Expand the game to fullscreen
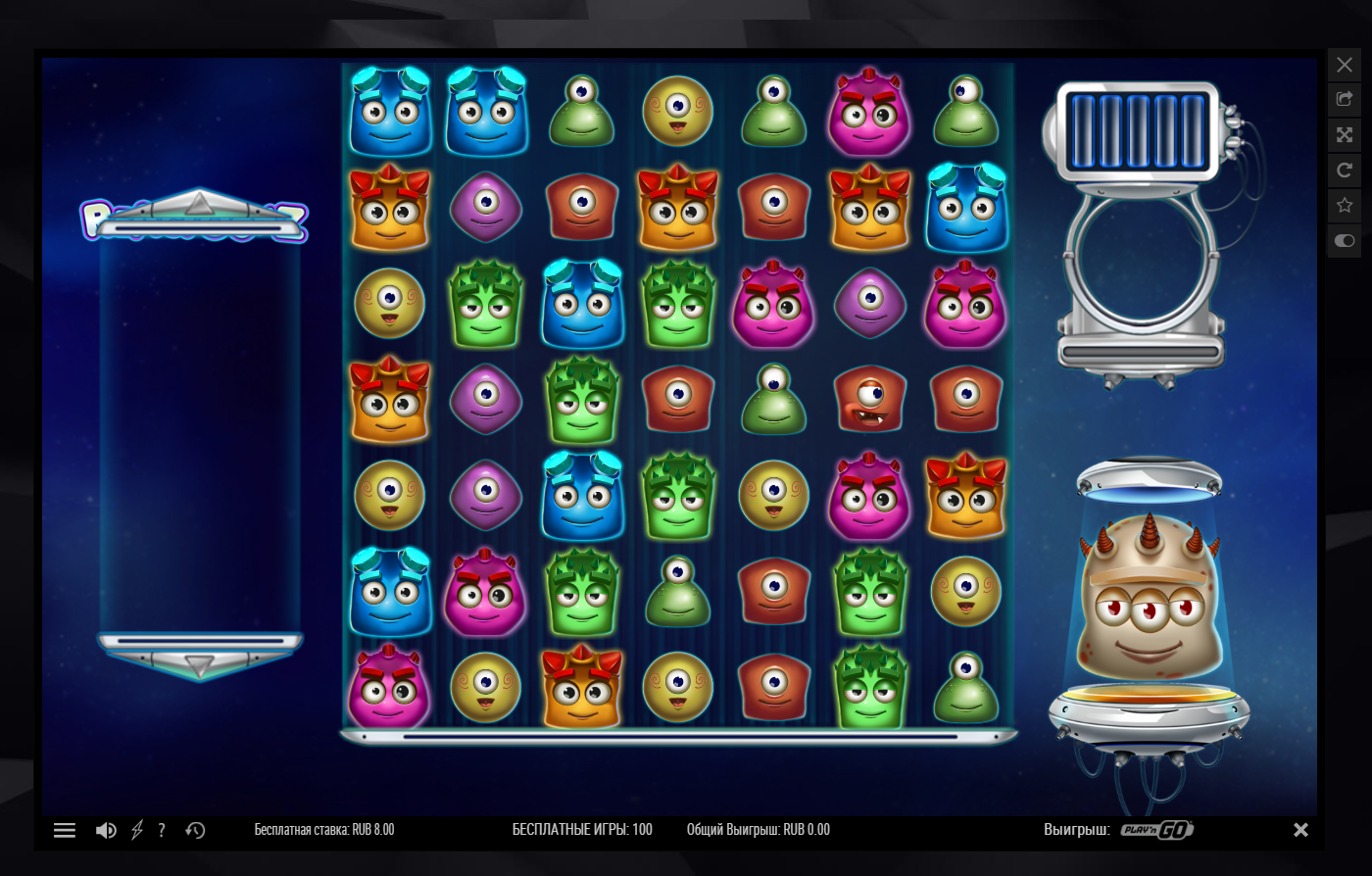This screenshot has height=876, width=1372. [1345, 135]
